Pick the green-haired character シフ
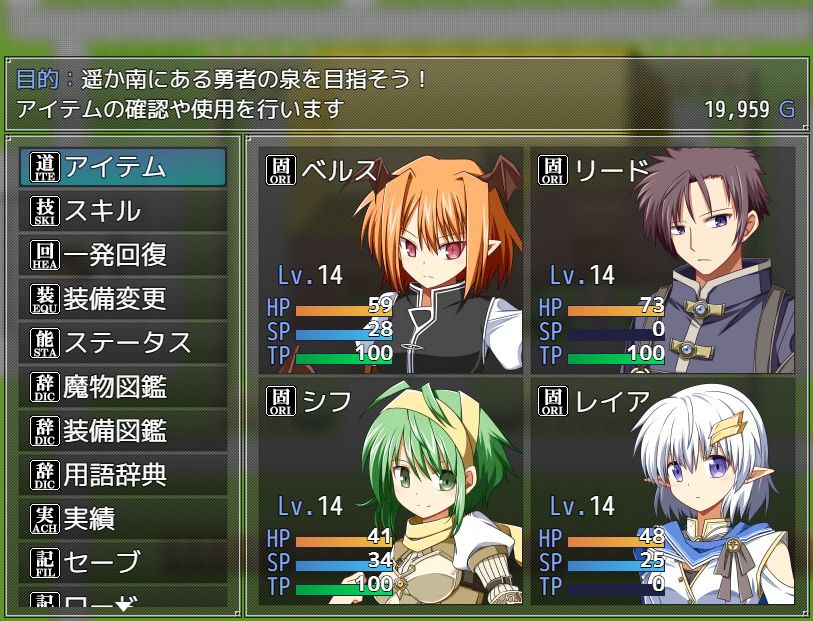 pyautogui.click(x=391, y=491)
